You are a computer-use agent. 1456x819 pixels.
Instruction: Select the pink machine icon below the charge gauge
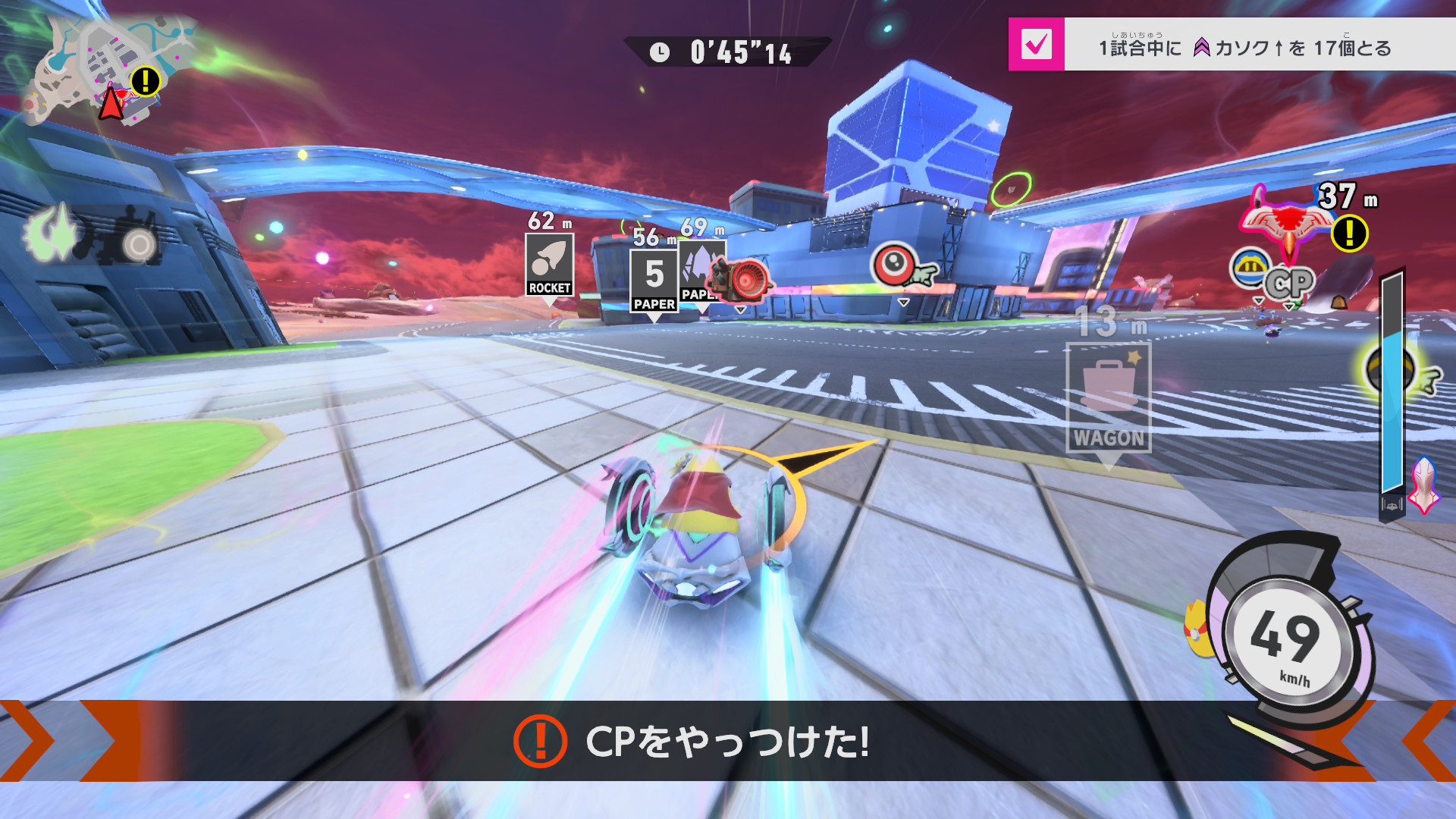[x=1424, y=485]
